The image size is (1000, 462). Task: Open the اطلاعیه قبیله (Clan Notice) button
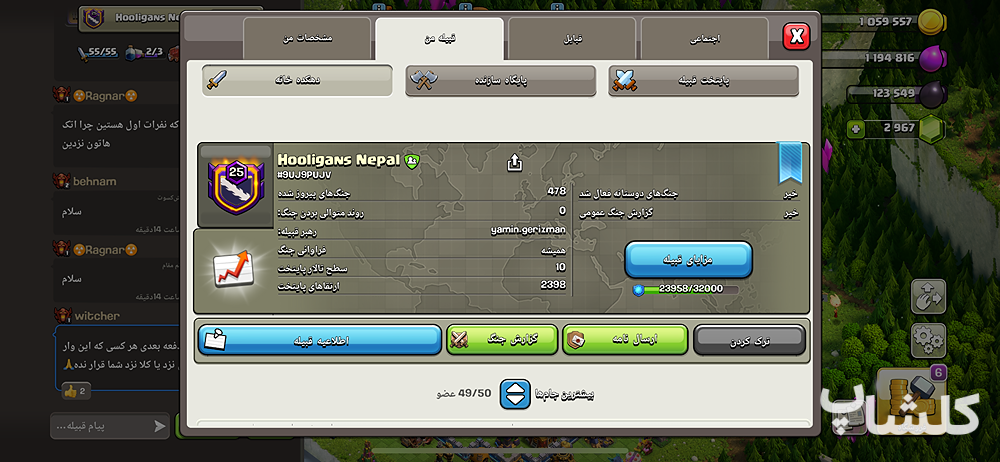pos(319,340)
